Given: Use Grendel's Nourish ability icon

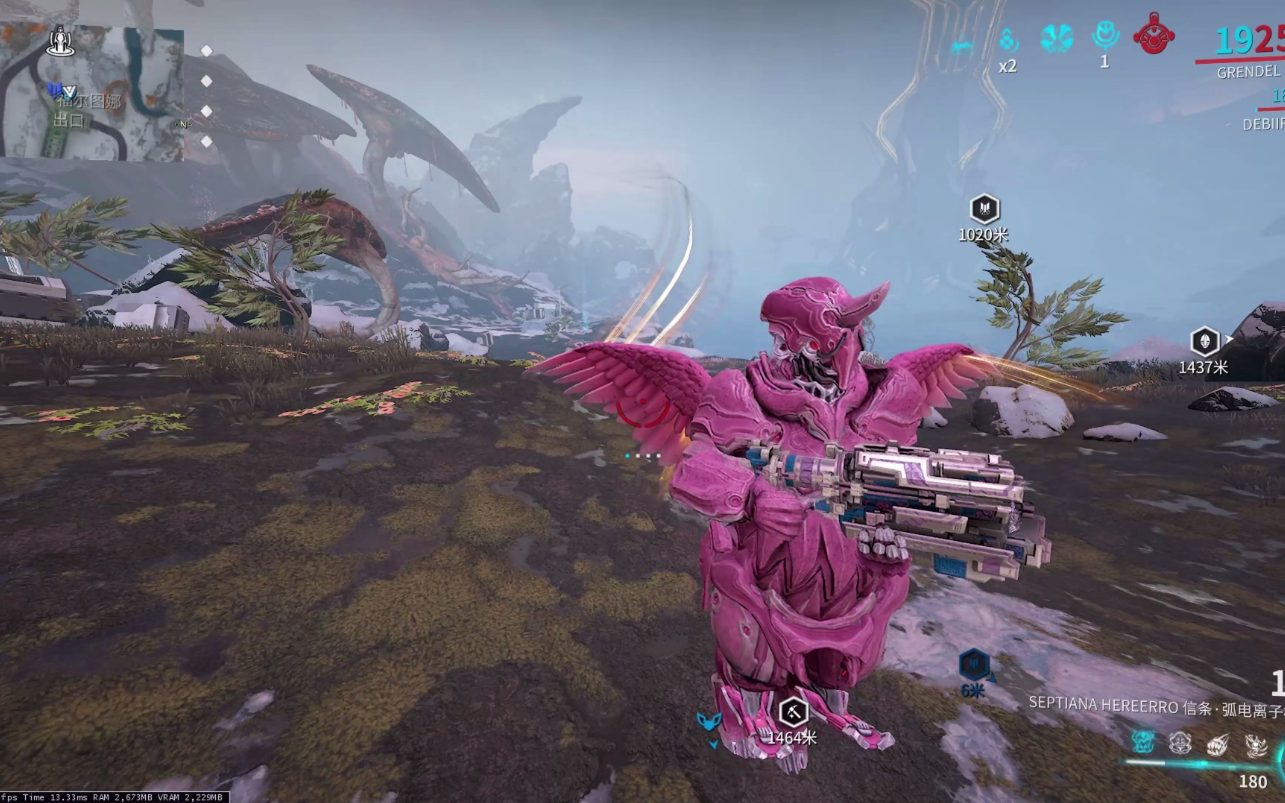Looking at the screenshot, I should pyautogui.click(x=1180, y=744).
